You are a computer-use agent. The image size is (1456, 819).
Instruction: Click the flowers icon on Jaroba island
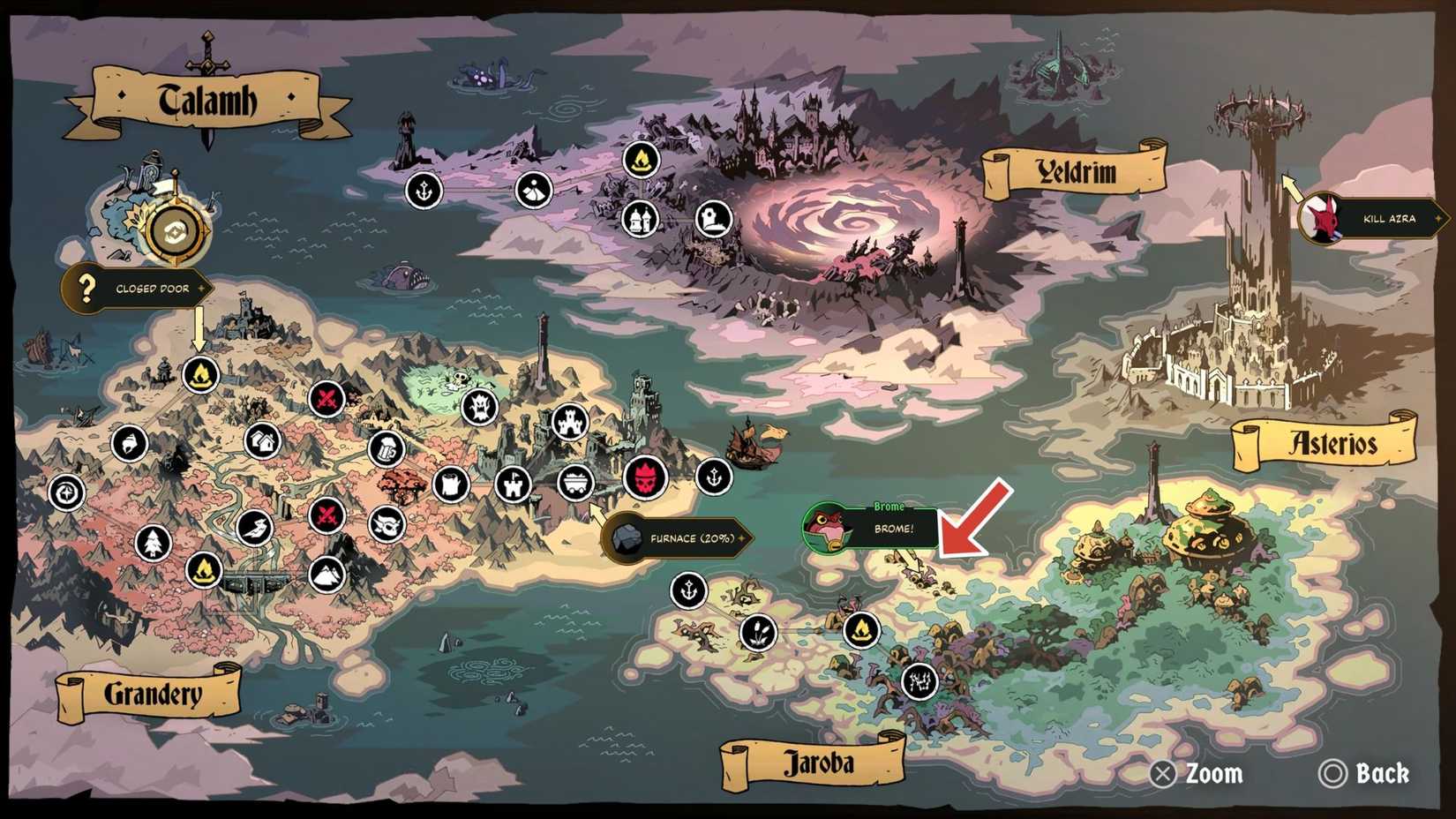(x=758, y=633)
